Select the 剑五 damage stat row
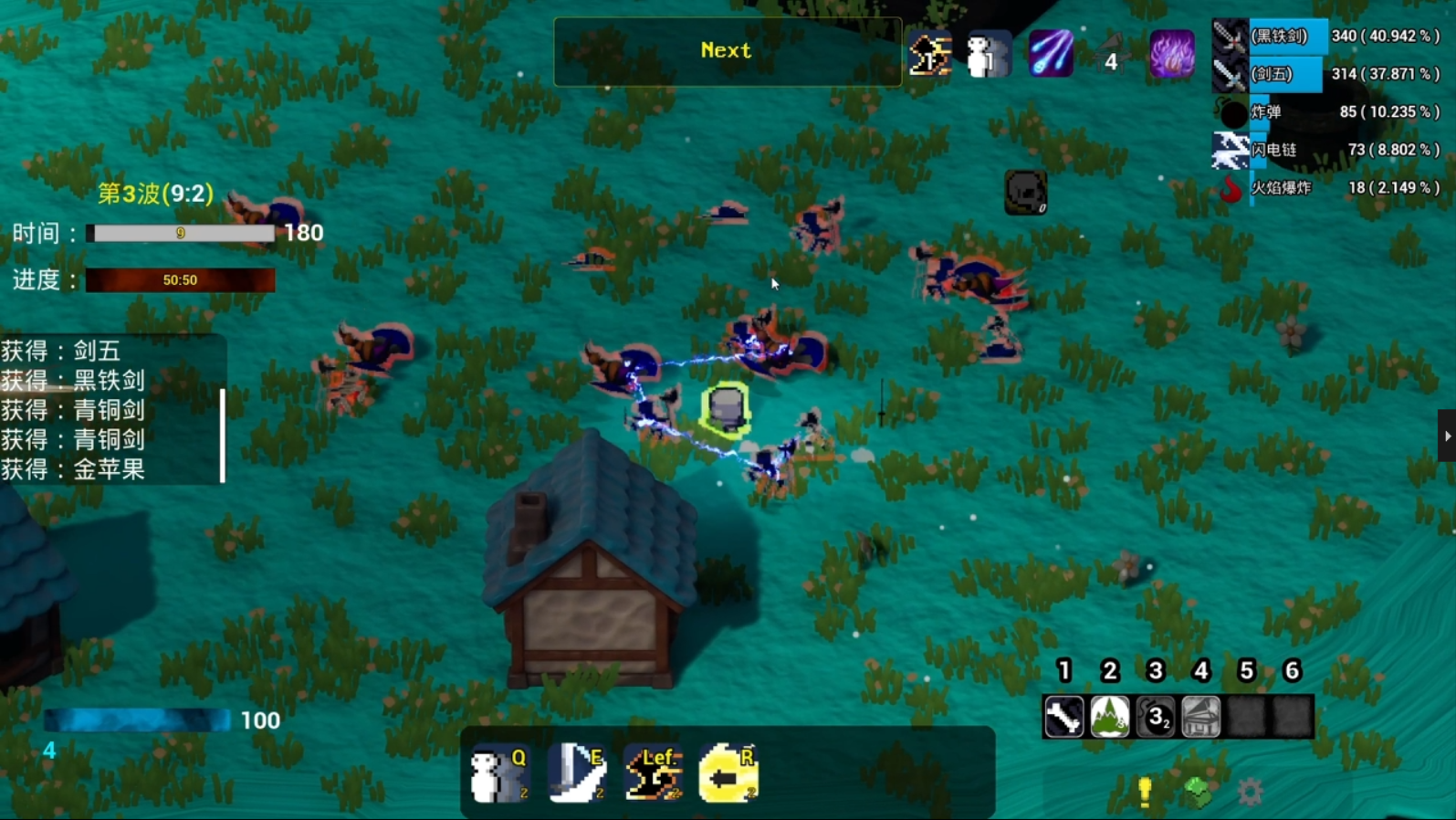 (1326, 74)
